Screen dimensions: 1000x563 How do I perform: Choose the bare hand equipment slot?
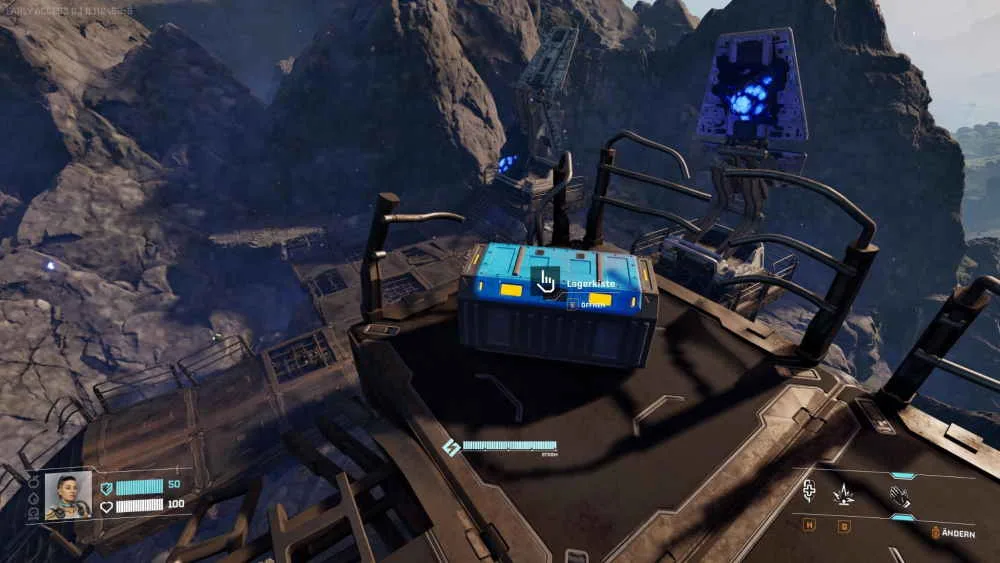click(x=900, y=494)
